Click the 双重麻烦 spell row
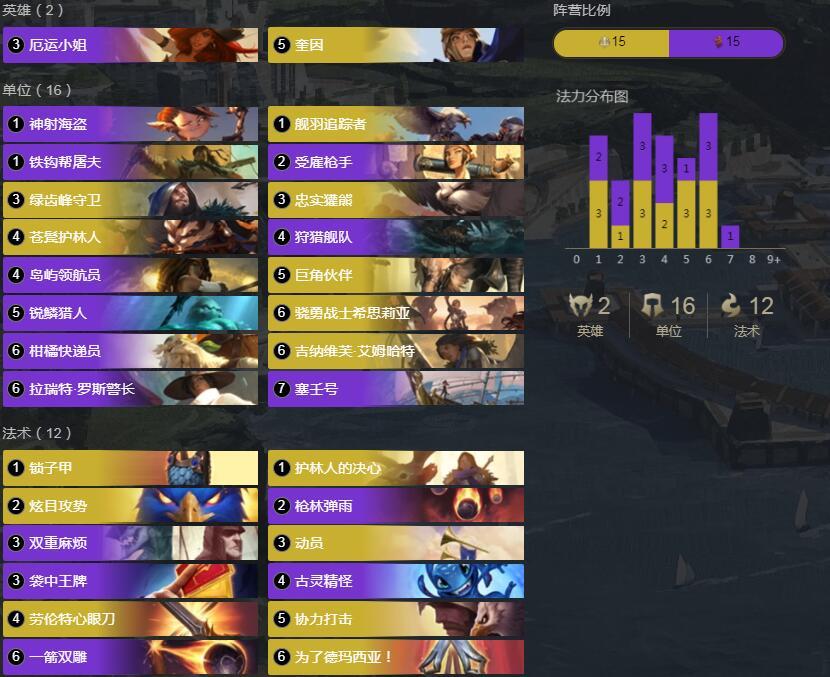The height and width of the screenshot is (677, 830). tap(130, 543)
